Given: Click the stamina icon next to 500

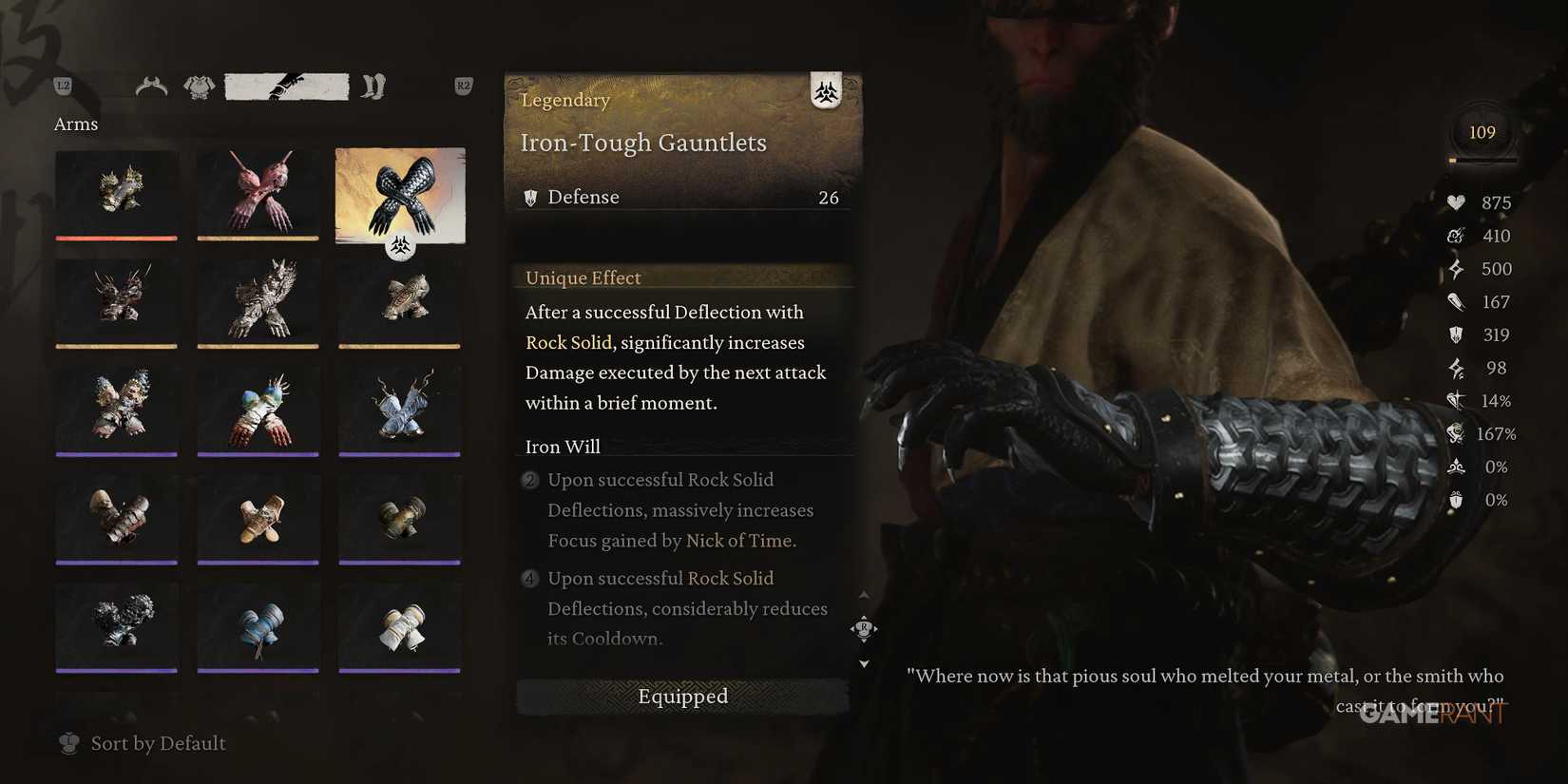Looking at the screenshot, I should coord(1456,269).
